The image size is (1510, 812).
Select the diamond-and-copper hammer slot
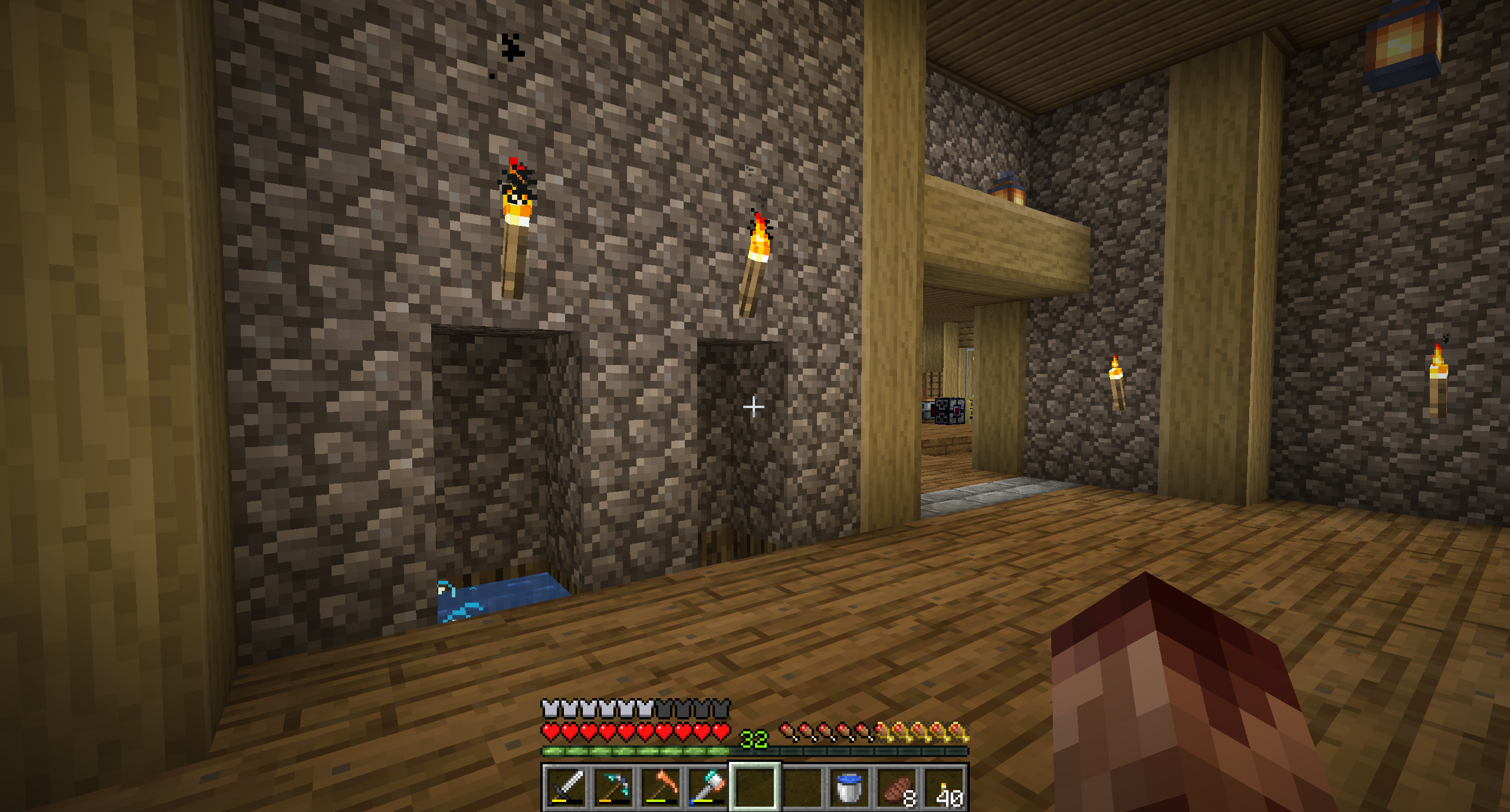click(707, 787)
